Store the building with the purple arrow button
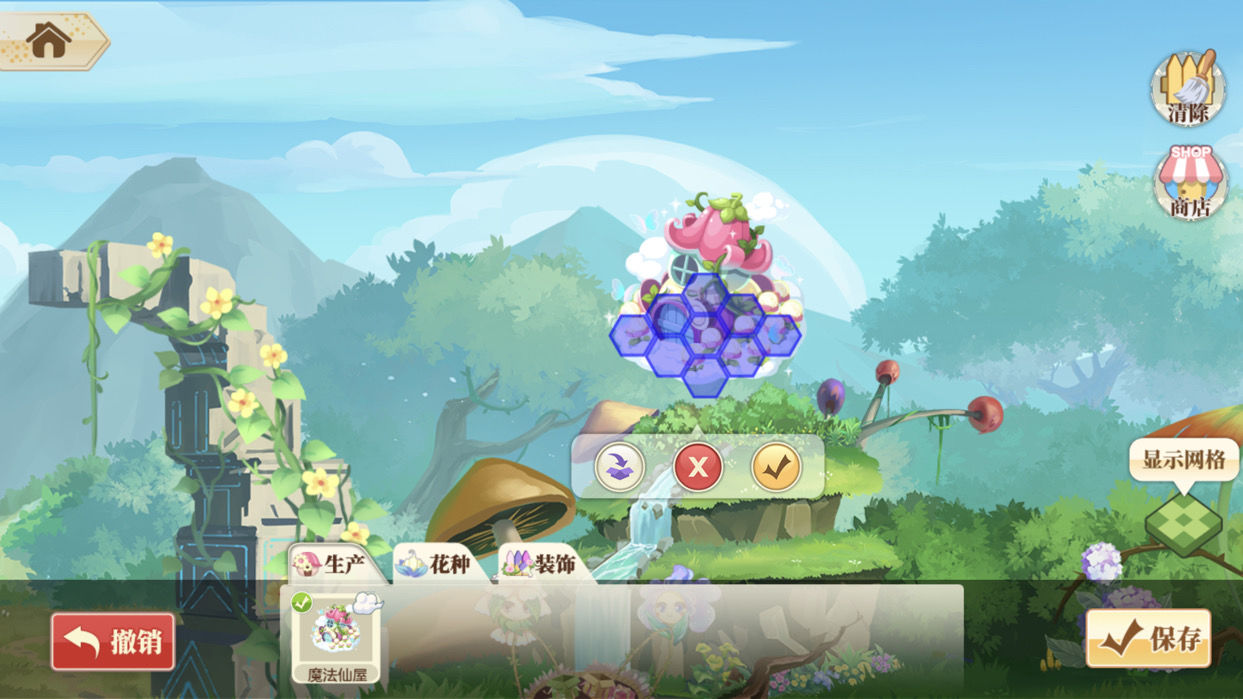 [620, 466]
